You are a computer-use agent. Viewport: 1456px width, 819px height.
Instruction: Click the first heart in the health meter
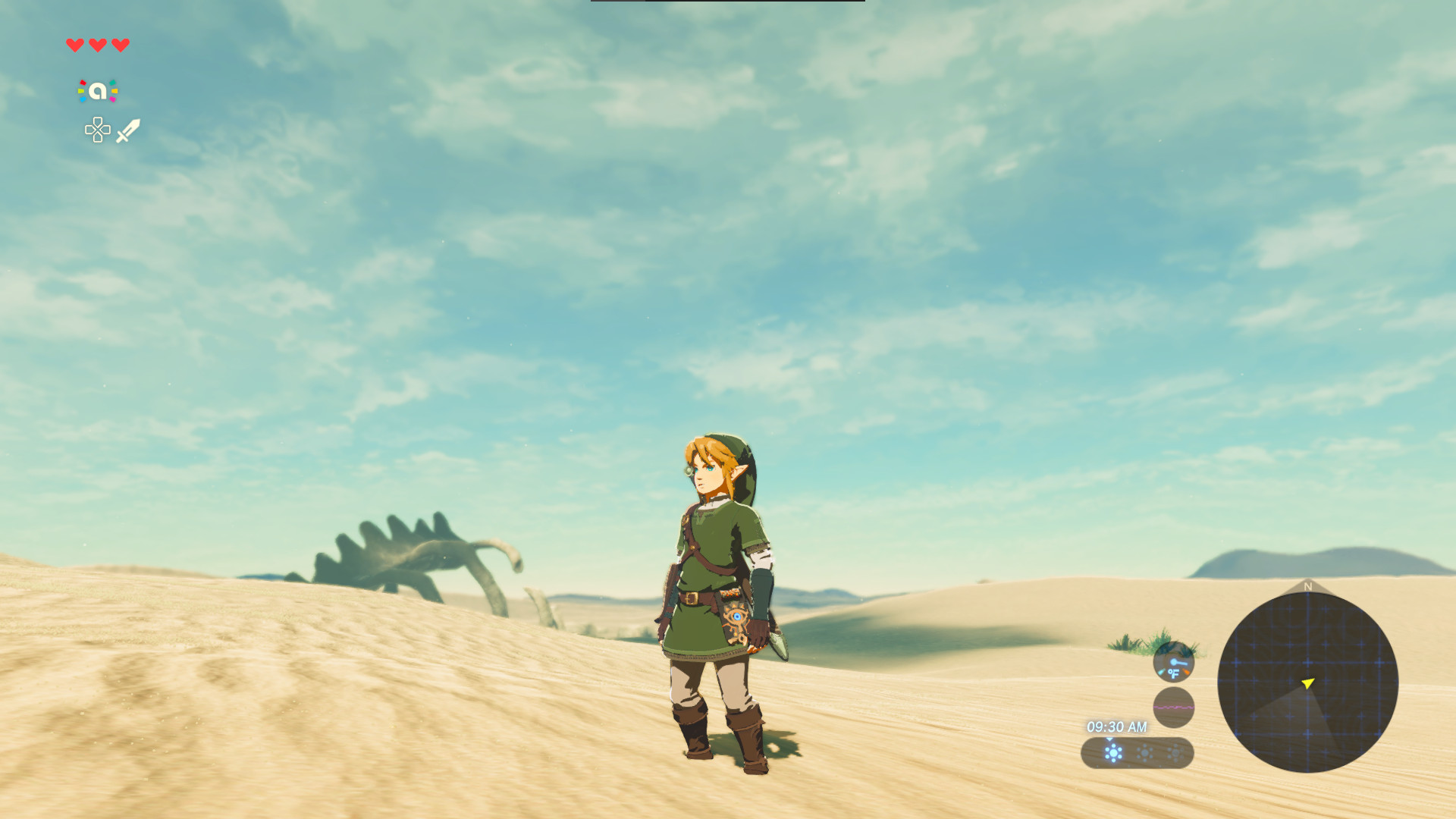74,45
